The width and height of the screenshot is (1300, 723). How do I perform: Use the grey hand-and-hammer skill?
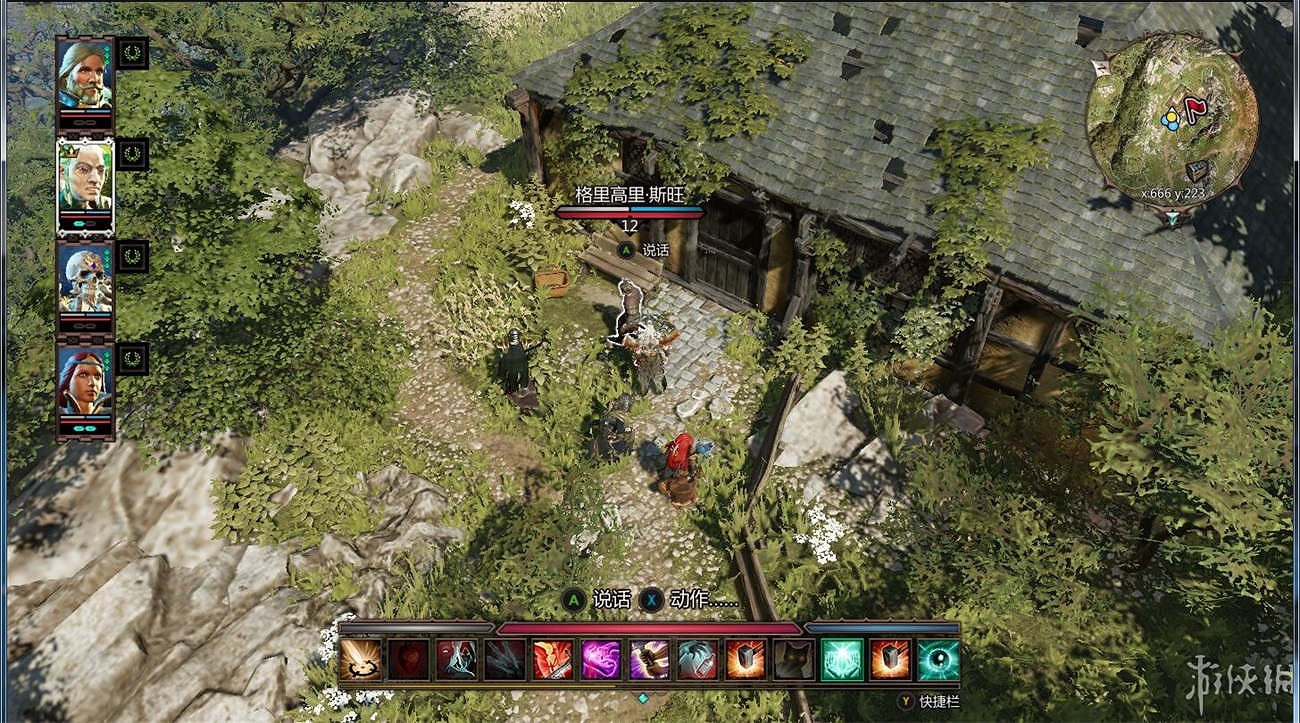tap(697, 660)
